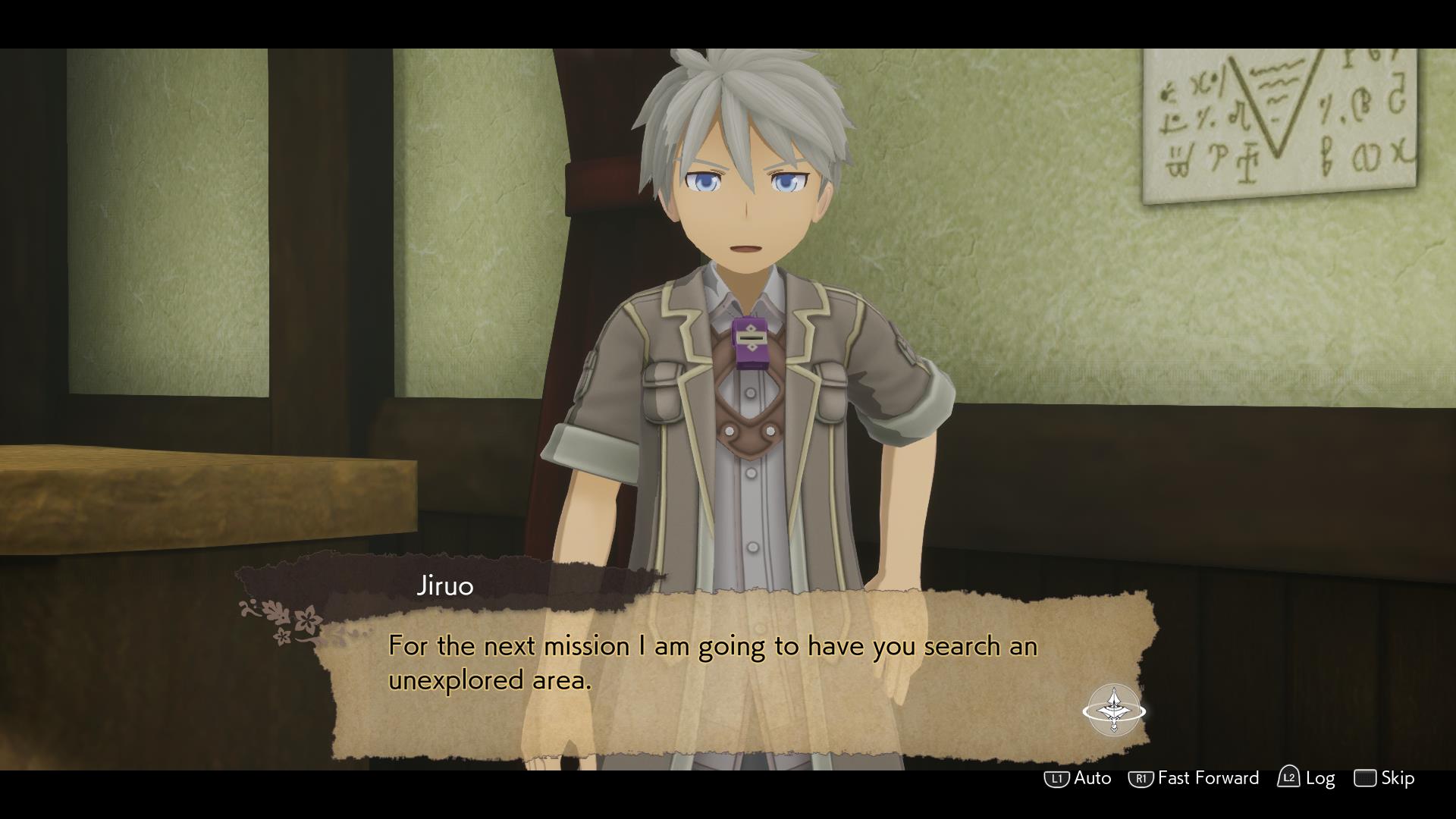Skip the current cutscene

point(1385,778)
